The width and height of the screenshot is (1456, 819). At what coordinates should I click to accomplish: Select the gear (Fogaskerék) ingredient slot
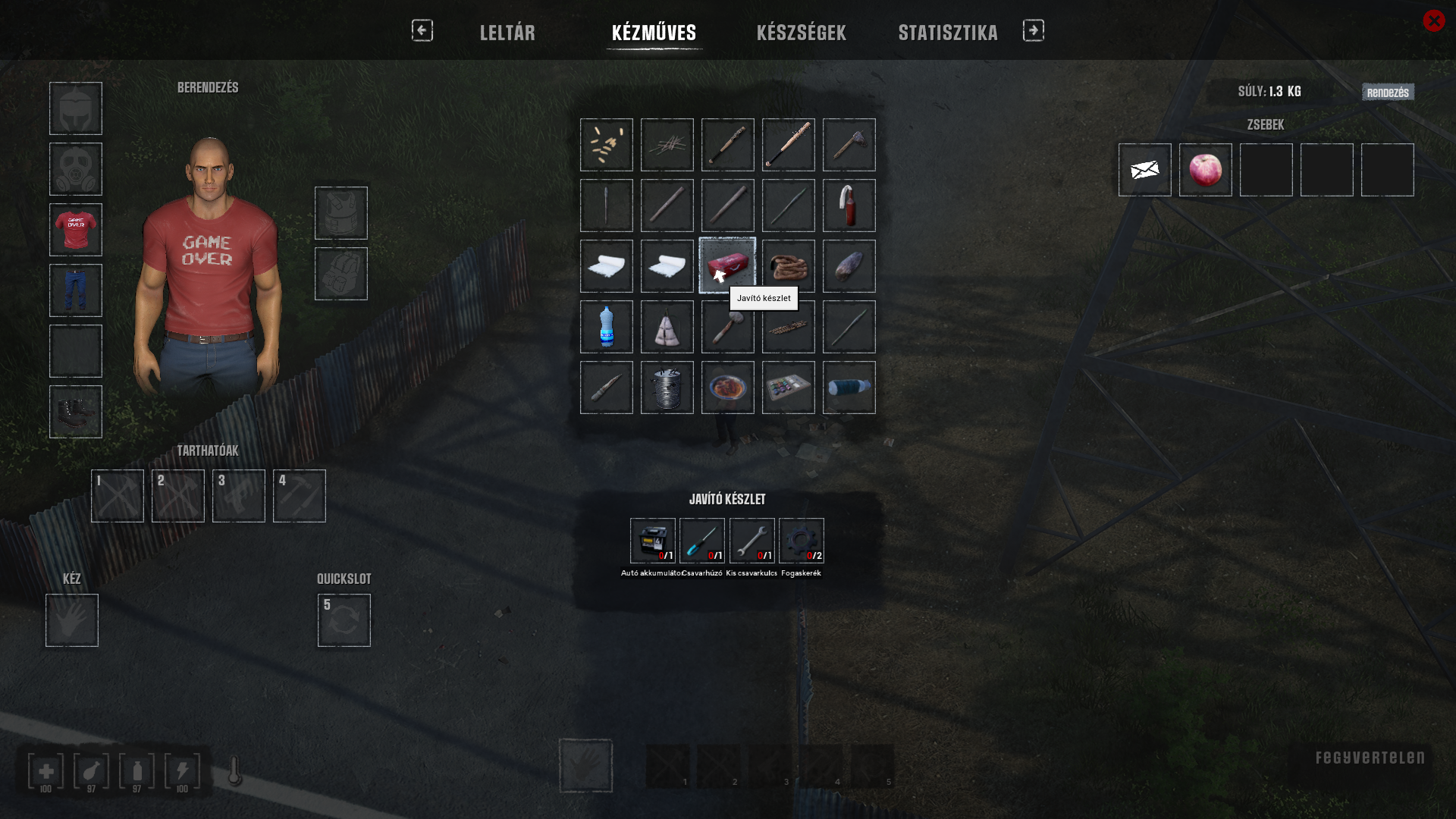(801, 541)
